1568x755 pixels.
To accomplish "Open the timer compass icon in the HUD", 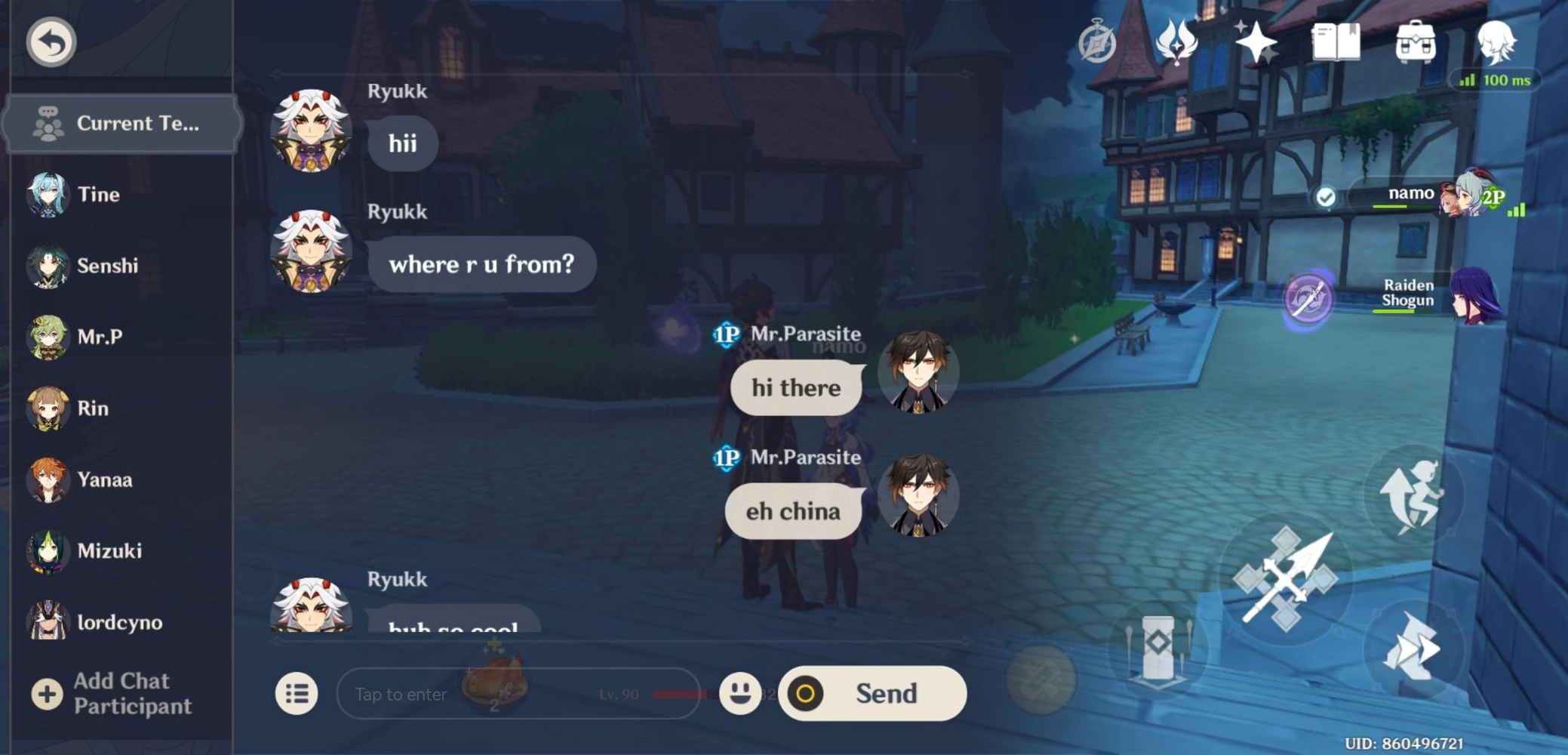I will [x=1096, y=43].
